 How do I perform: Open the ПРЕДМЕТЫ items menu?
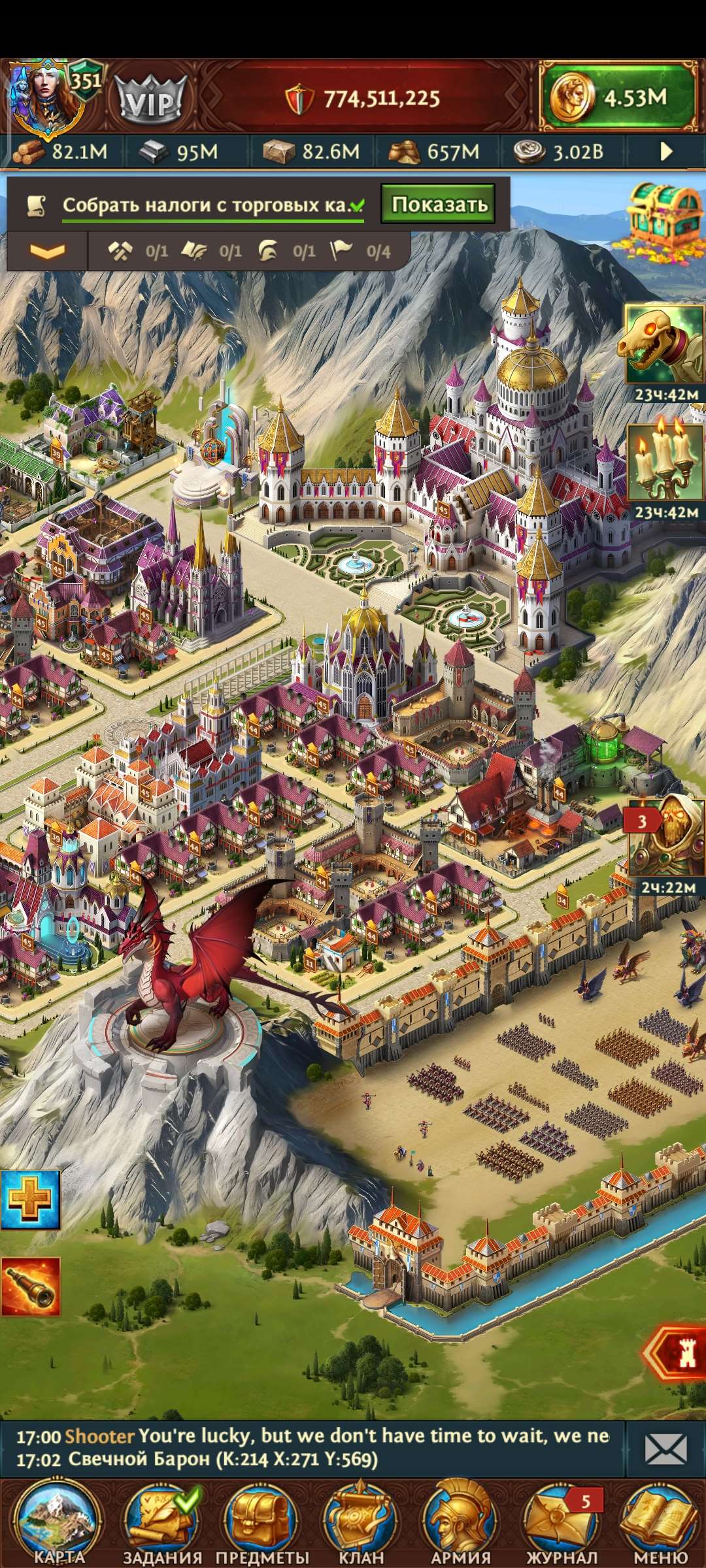click(262, 1524)
